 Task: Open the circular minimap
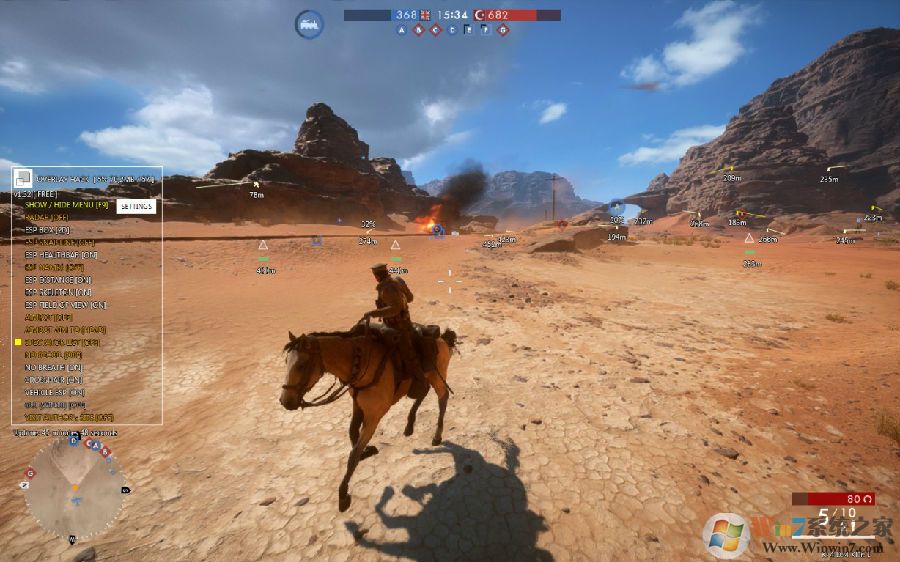(x=73, y=490)
